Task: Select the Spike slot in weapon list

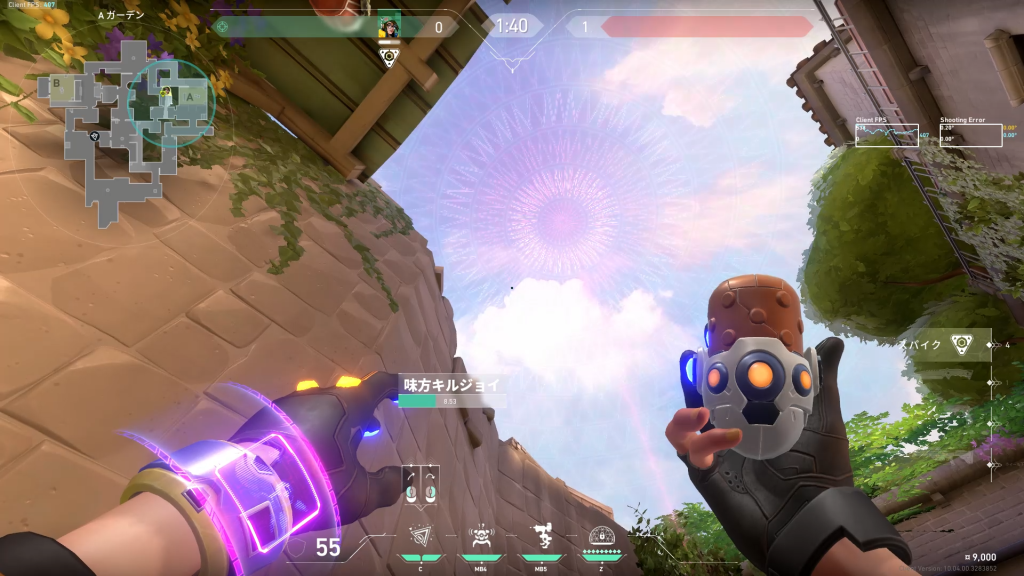Action: pyautogui.click(x=960, y=344)
